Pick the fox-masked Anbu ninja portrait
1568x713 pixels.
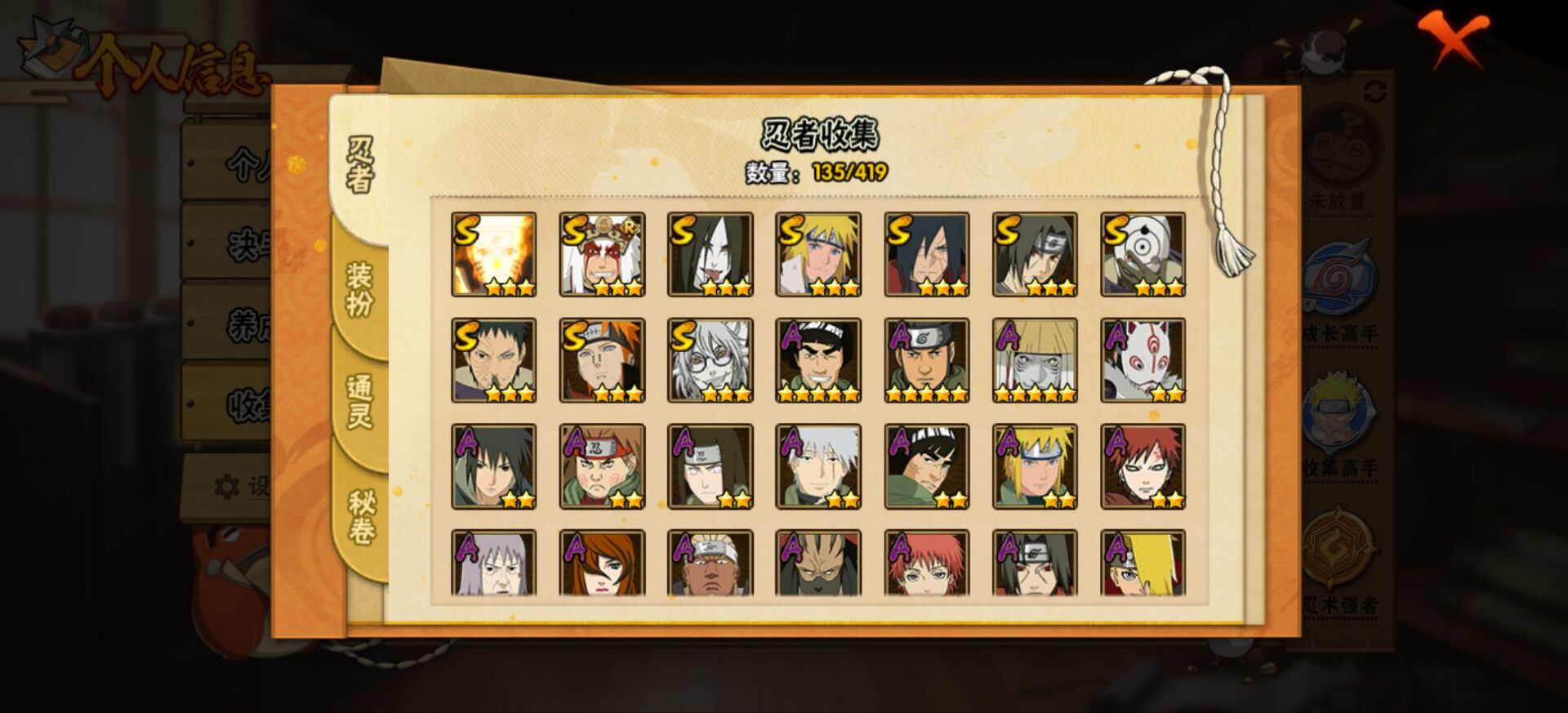click(1143, 360)
